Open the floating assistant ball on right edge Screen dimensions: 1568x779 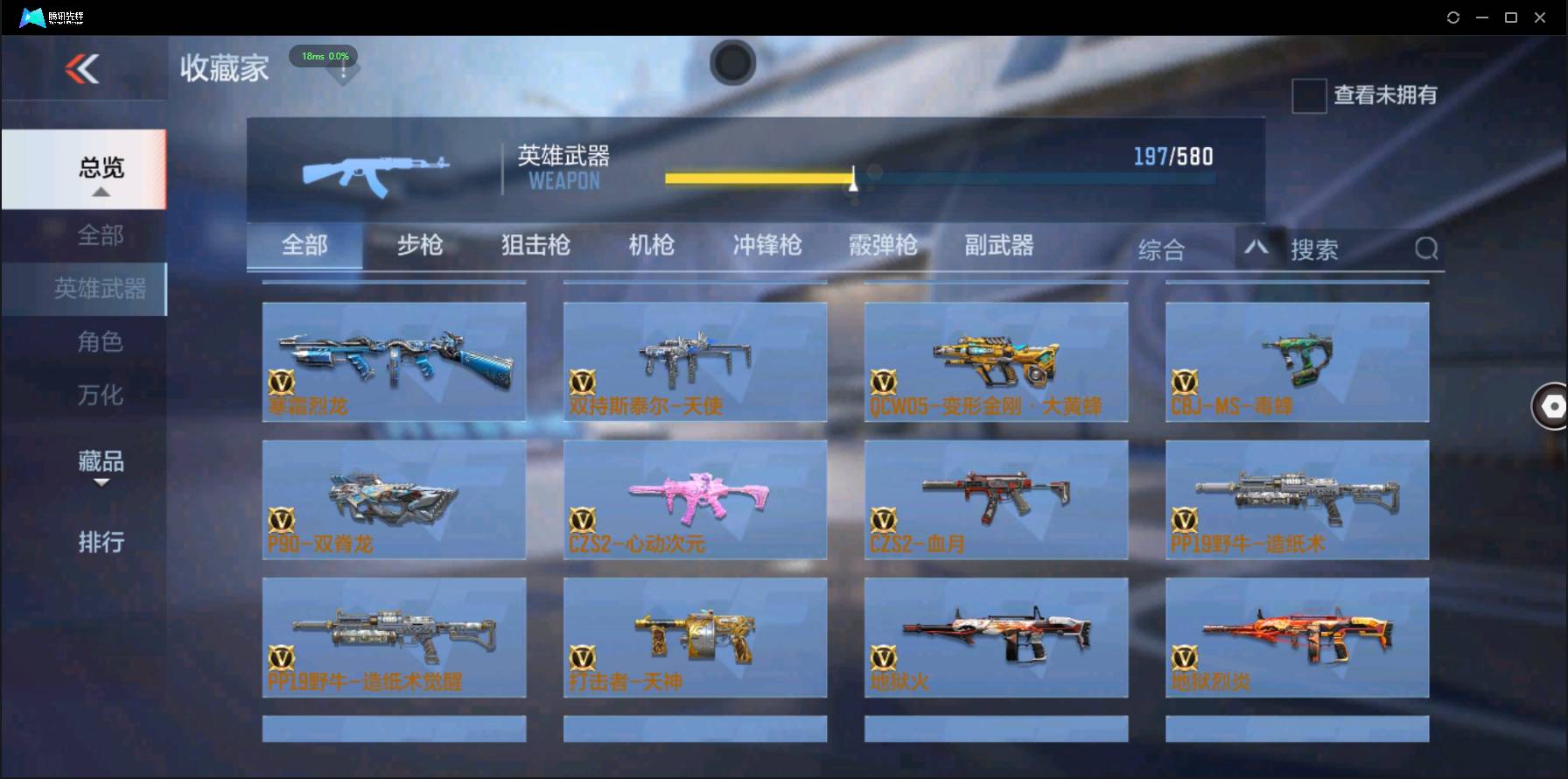pos(1551,406)
